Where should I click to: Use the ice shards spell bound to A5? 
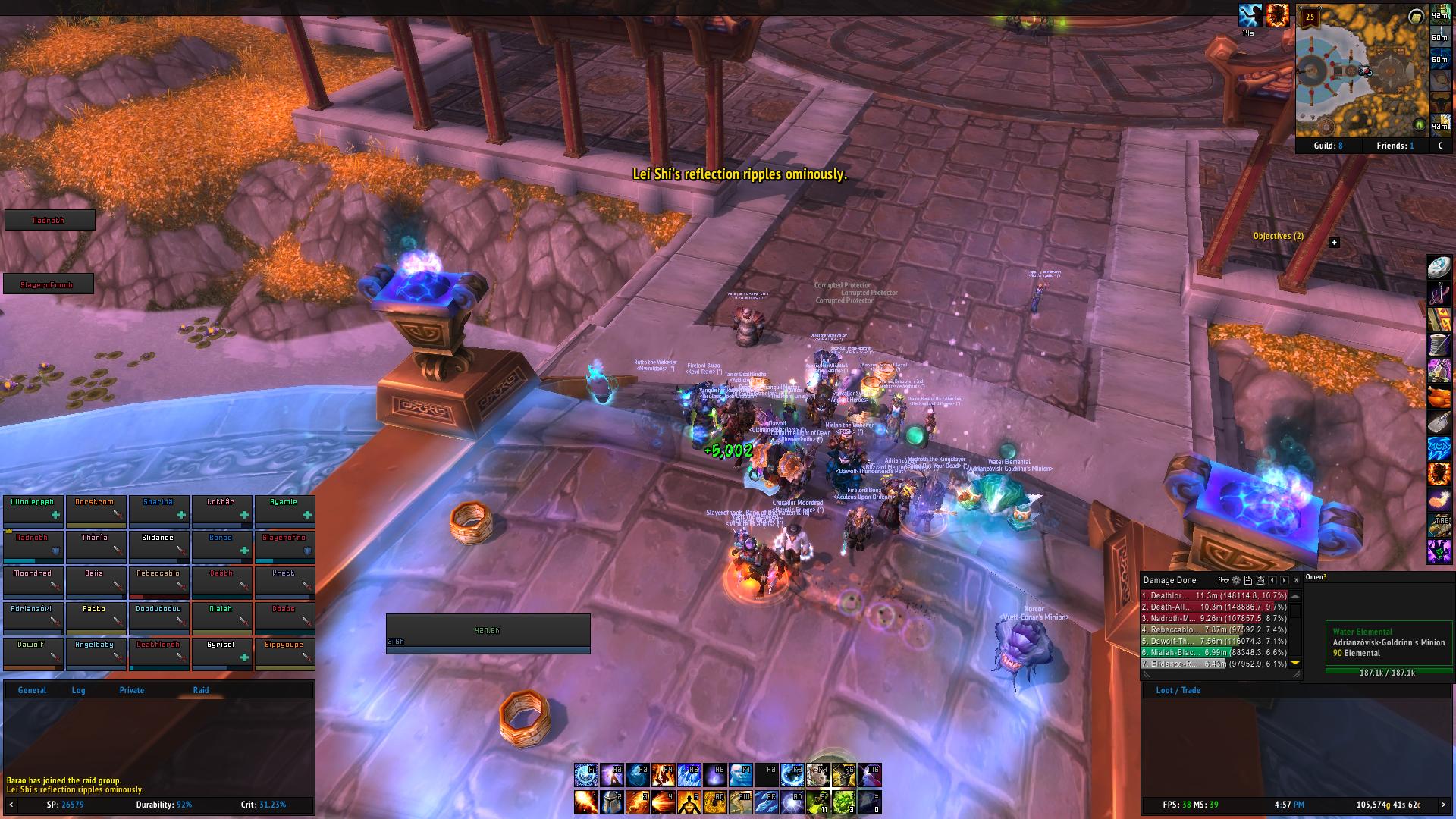[689, 775]
